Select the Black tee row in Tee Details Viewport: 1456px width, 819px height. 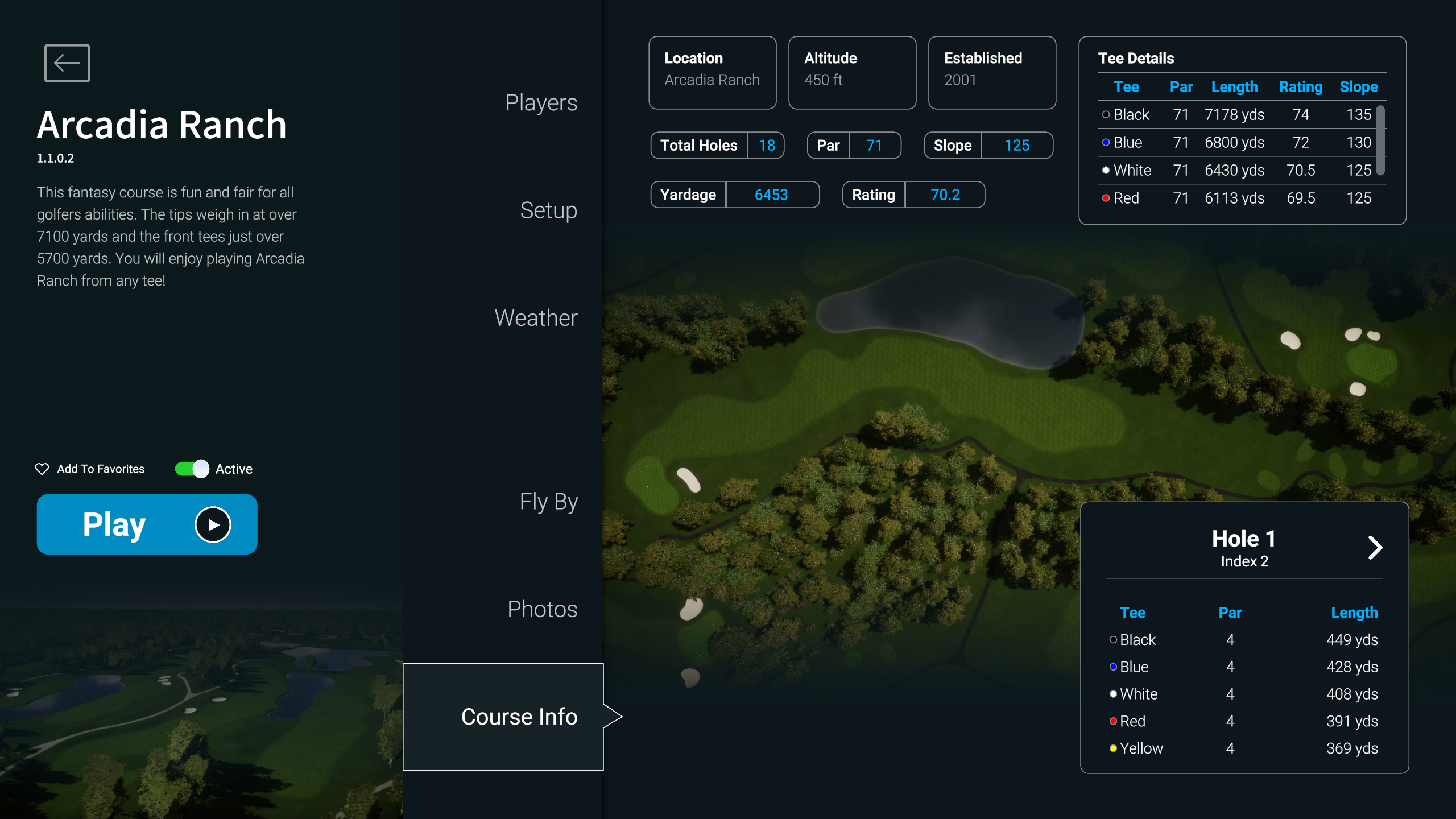1235,115
